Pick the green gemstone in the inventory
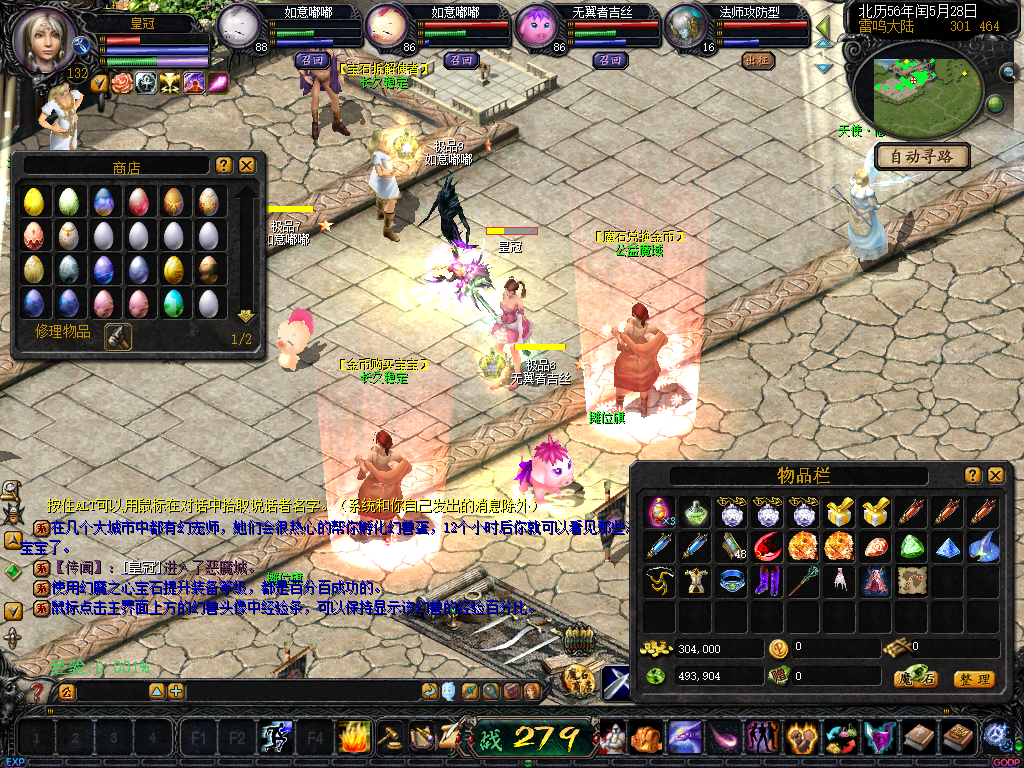The image size is (1024, 768). [x=911, y=546]
